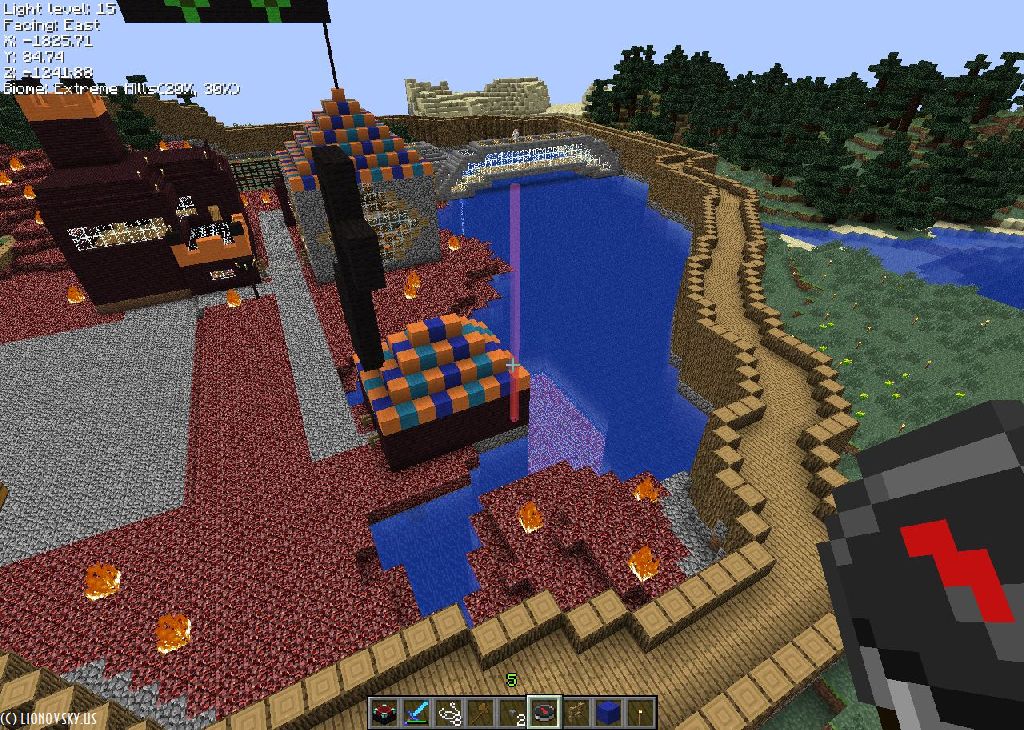The height and width of the screenshot is (730, 1024).
Task: Select the hotbar stack showing count 2
Action: (x=512, y=713)
